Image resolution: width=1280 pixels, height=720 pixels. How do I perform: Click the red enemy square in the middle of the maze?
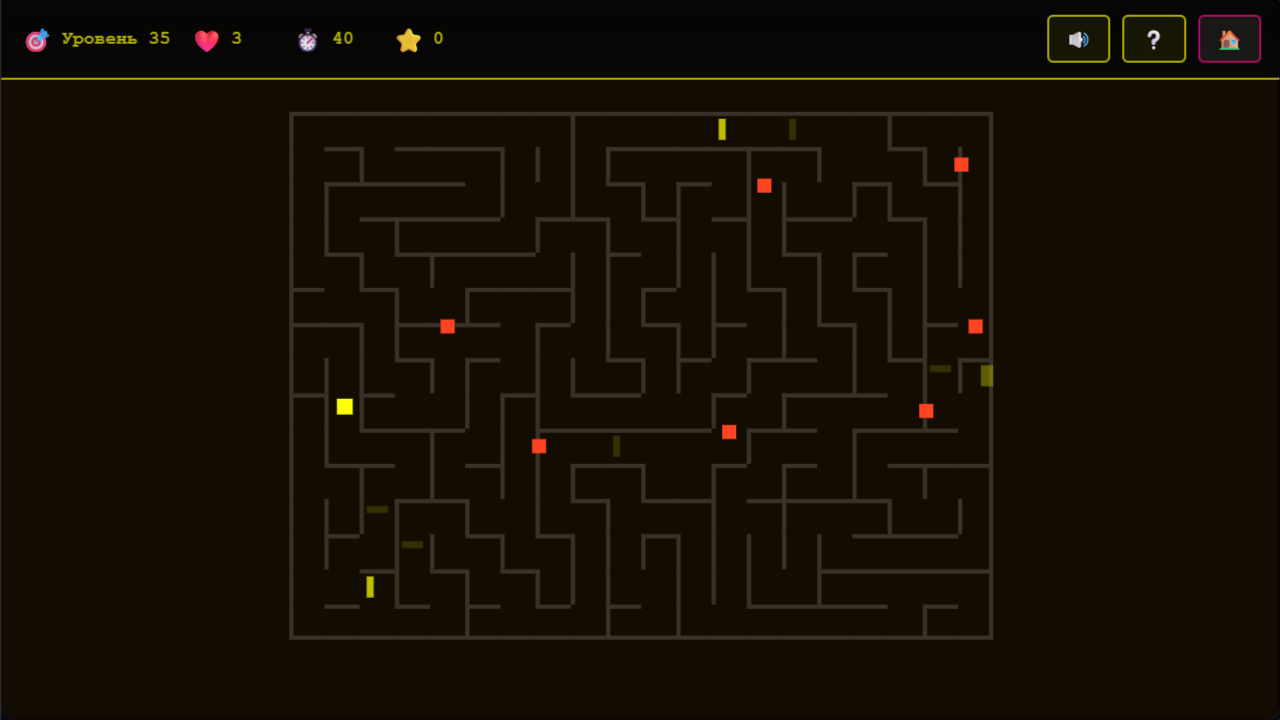[x=729, y=431]
